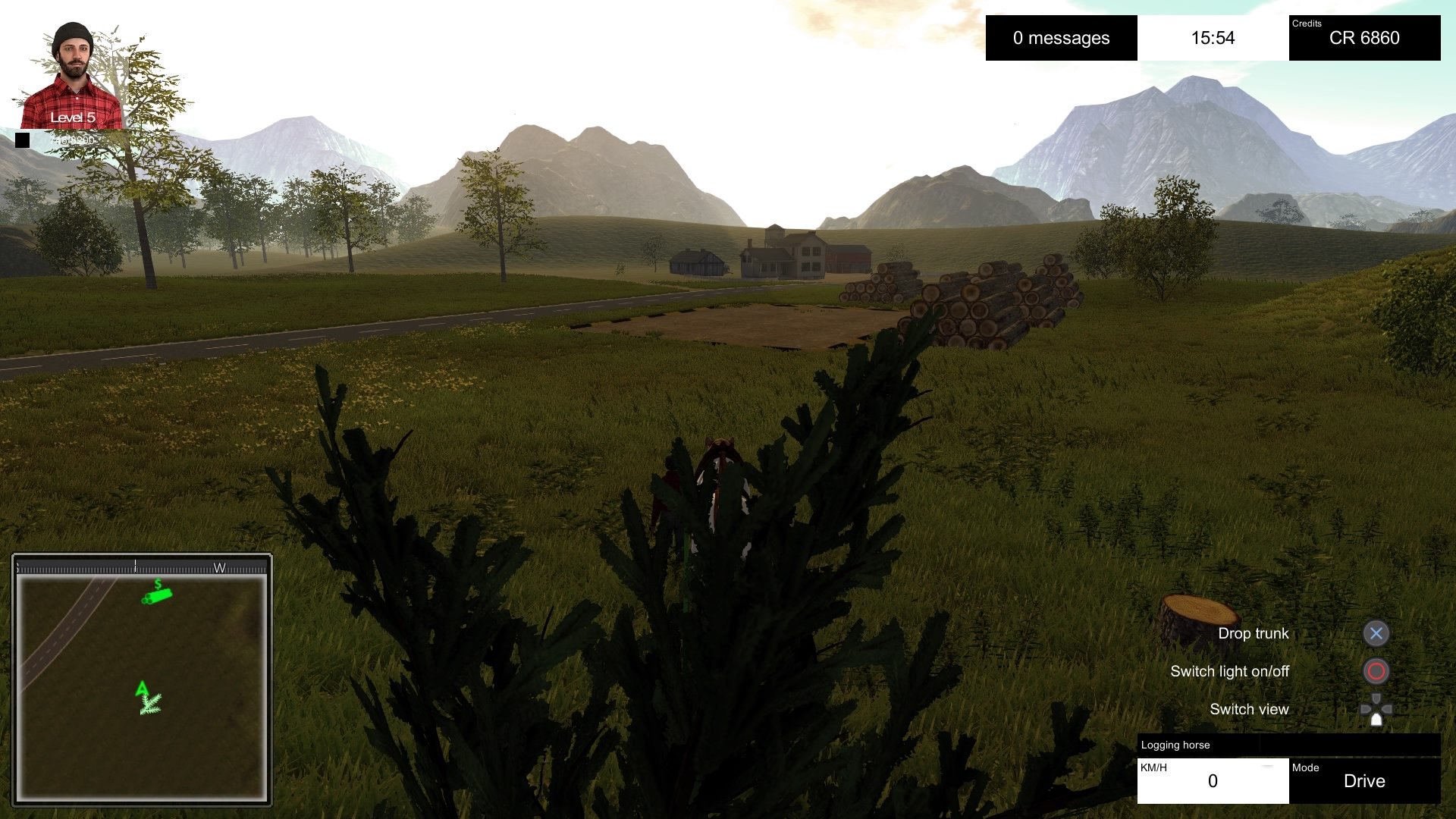Open the 0 messages panel

tap(1061, 38)
